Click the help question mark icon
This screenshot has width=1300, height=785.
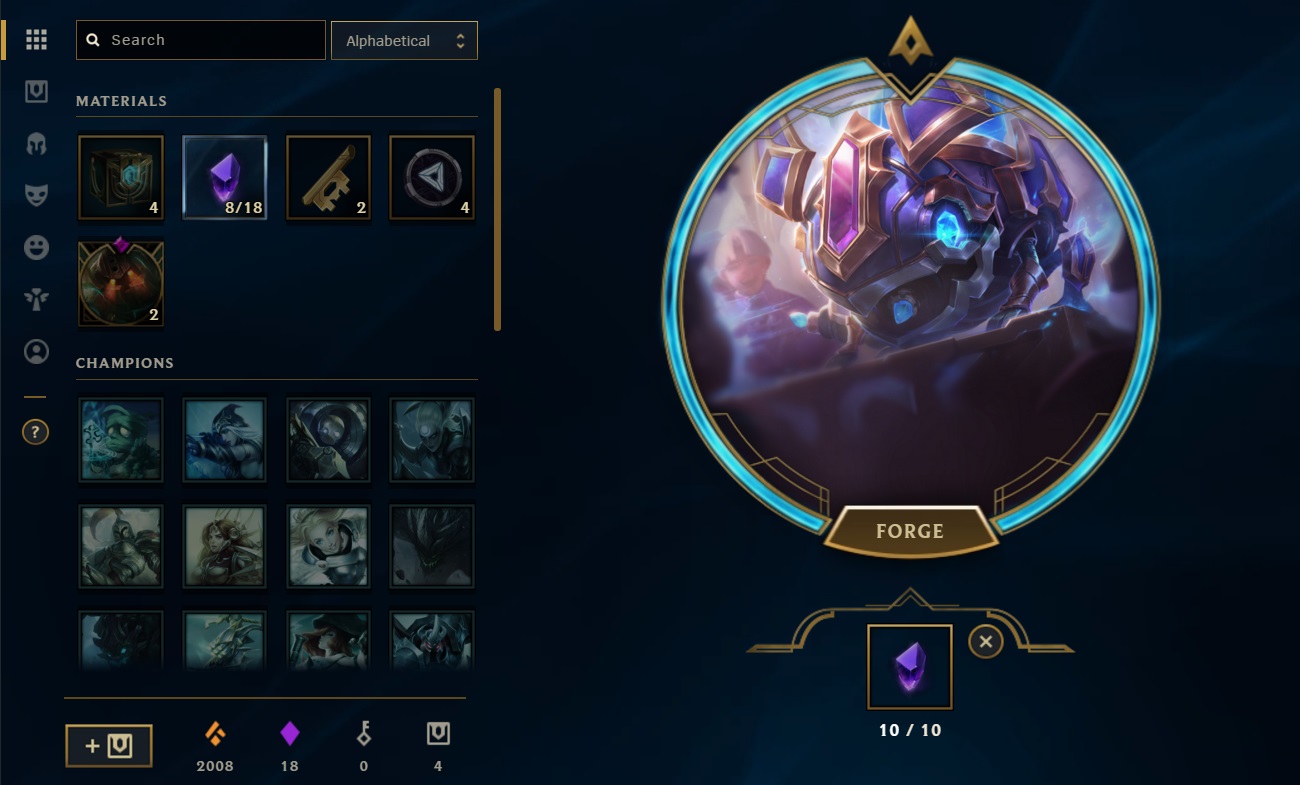tap(36, 432)
